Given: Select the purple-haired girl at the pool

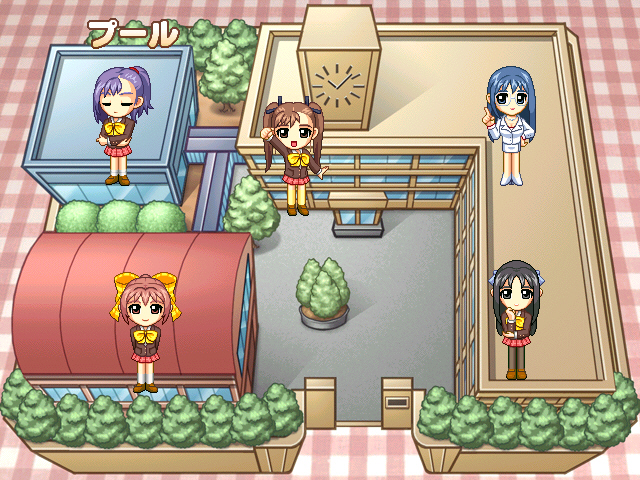Looking at the screenshot, I should click(x=119, y=120).
